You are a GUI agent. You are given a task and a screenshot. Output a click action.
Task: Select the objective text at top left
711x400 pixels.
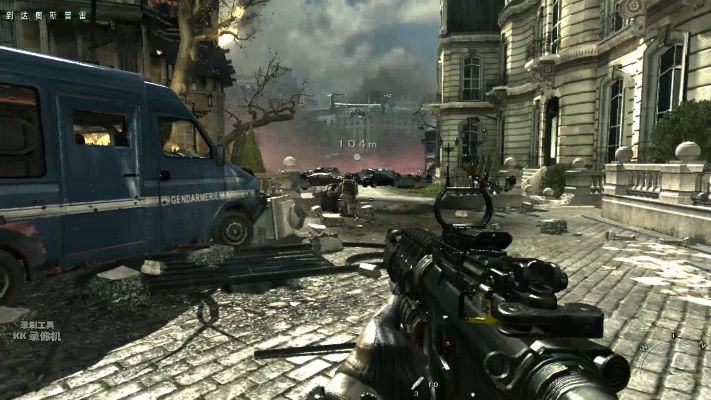45,15
